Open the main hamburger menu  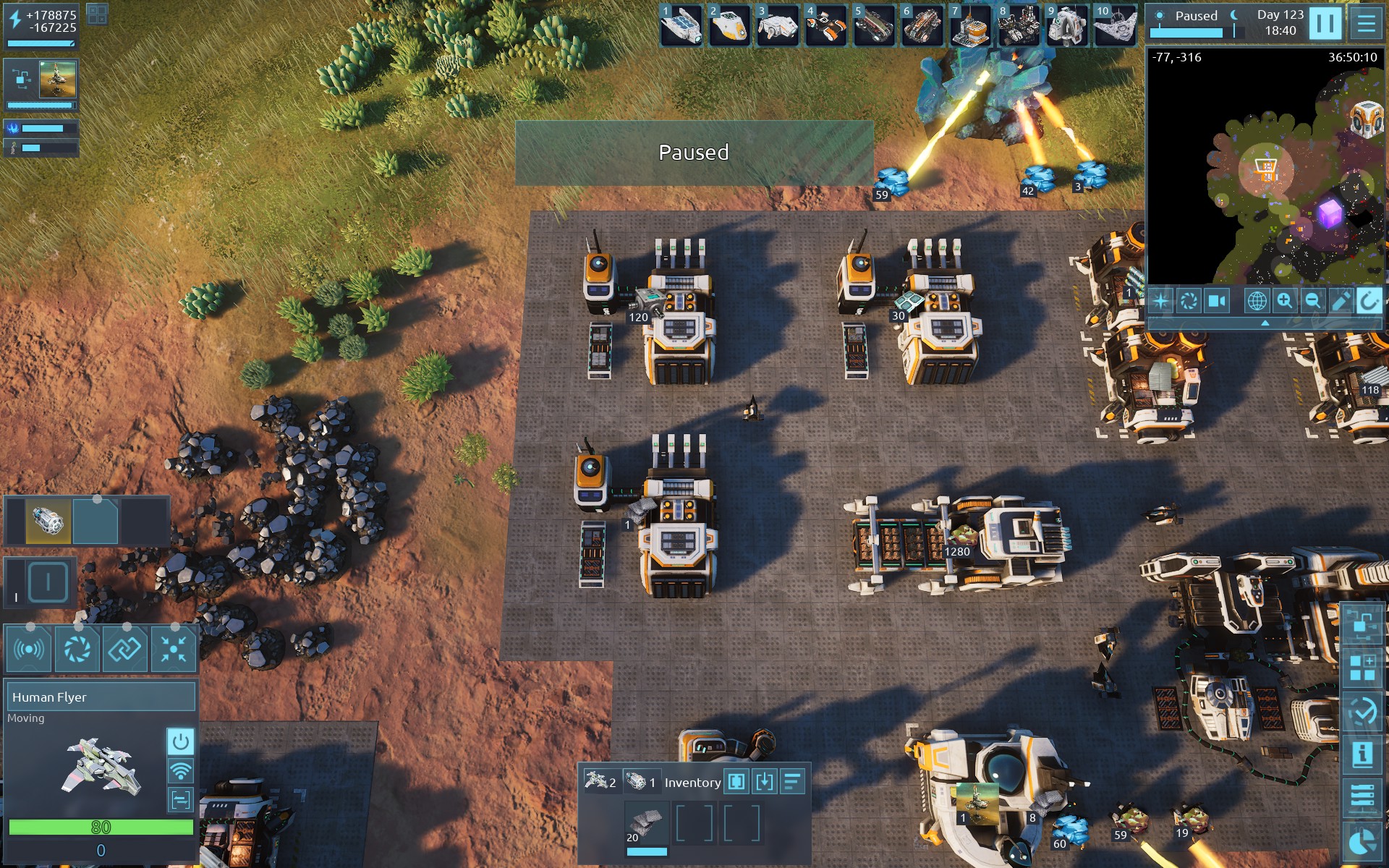point(1366,23)
